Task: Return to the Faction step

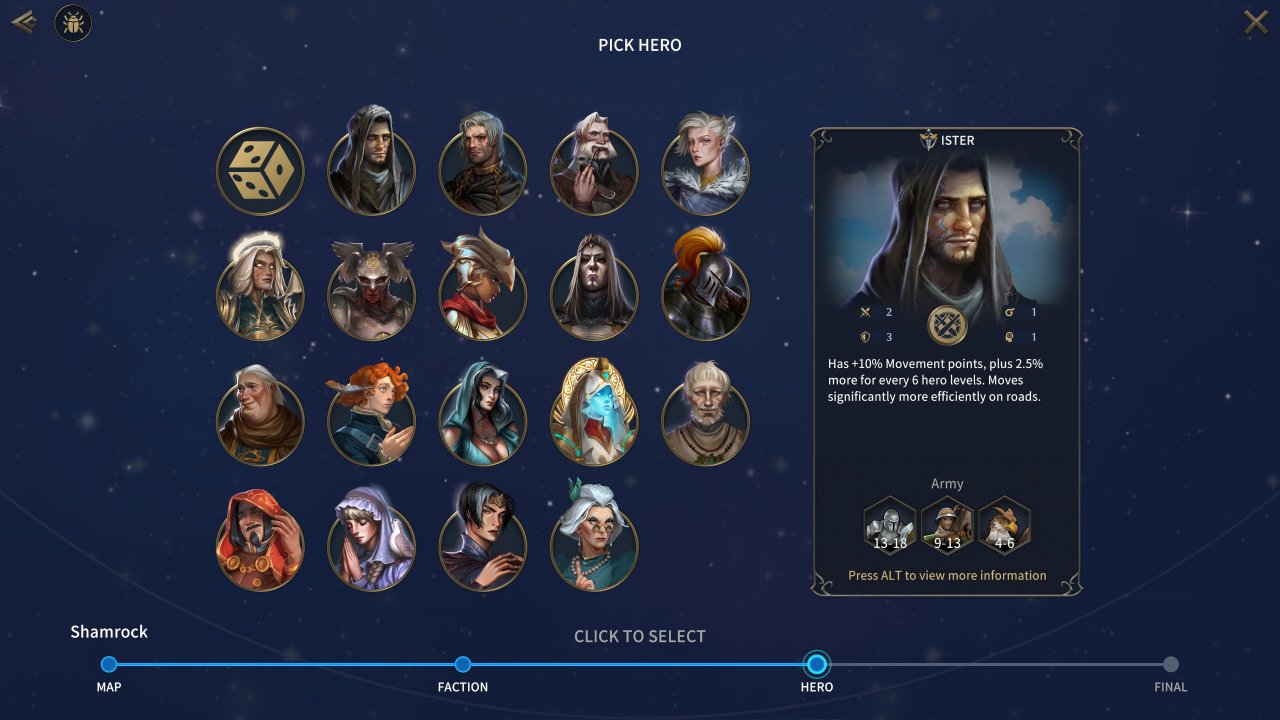Action: pos(463,665)
